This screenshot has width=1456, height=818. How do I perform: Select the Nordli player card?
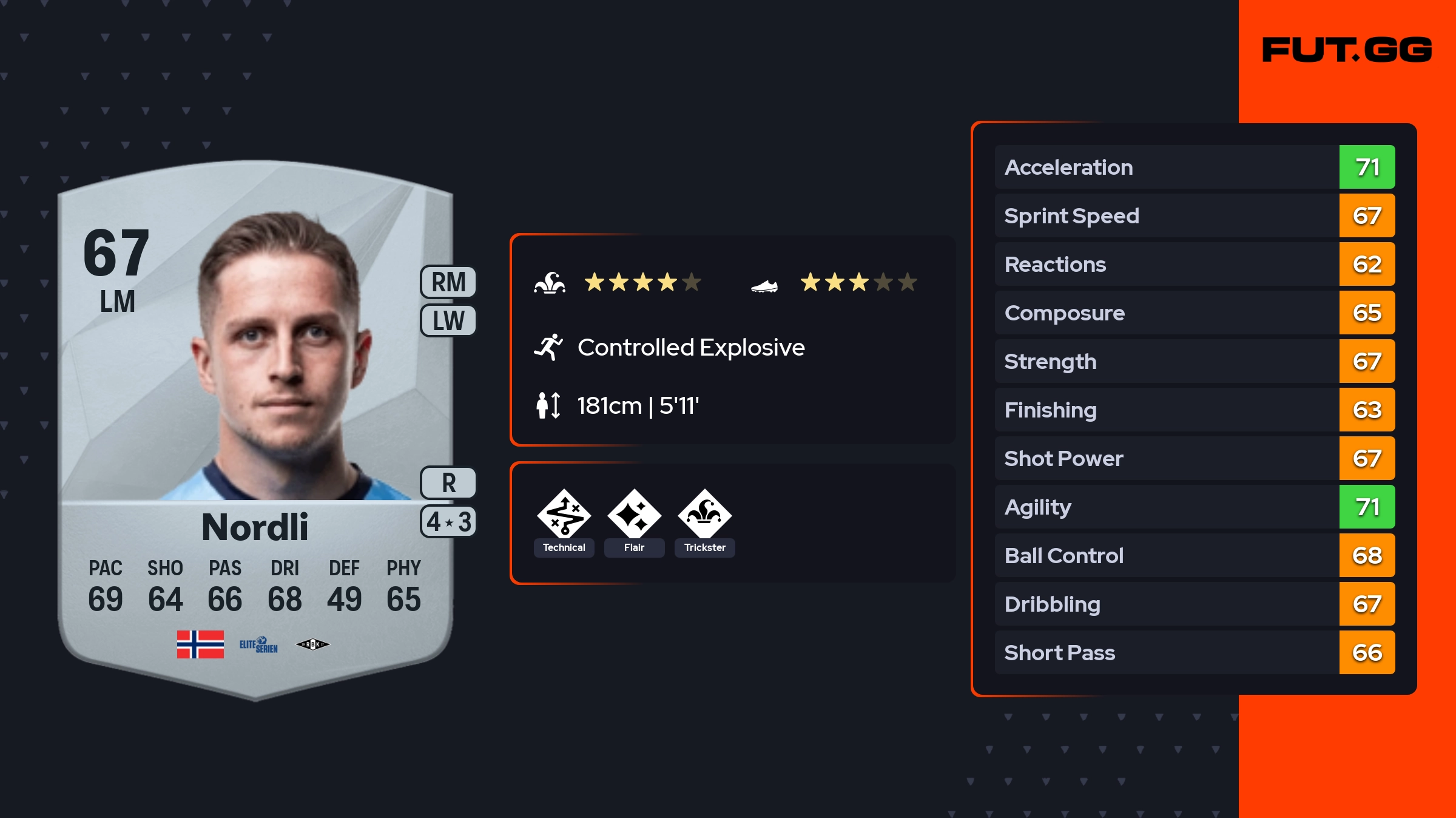(x=255, y=425)
